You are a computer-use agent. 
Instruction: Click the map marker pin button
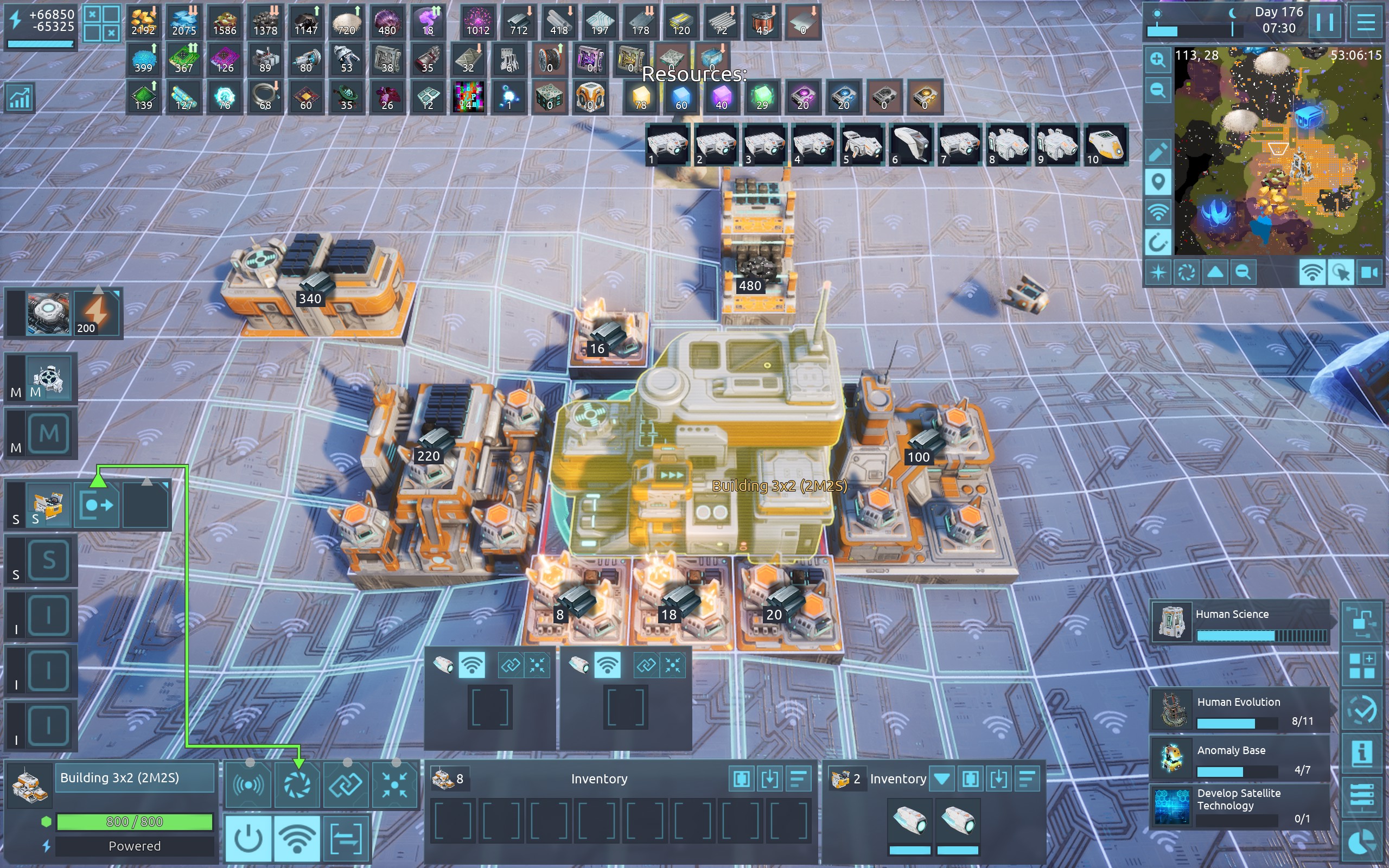[x=1158, y=183]
